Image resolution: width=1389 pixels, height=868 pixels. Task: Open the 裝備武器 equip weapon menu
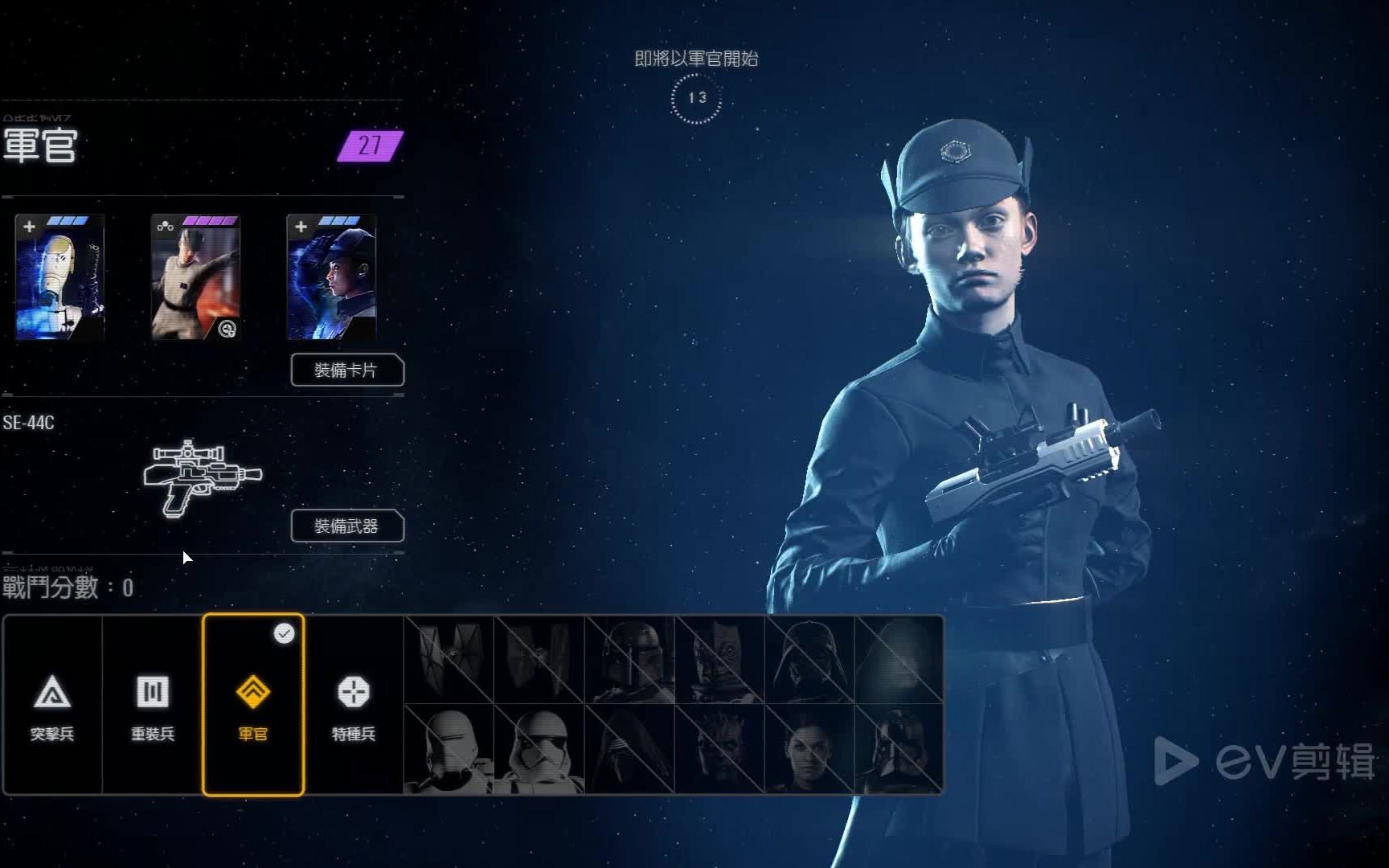coord(346,526)
